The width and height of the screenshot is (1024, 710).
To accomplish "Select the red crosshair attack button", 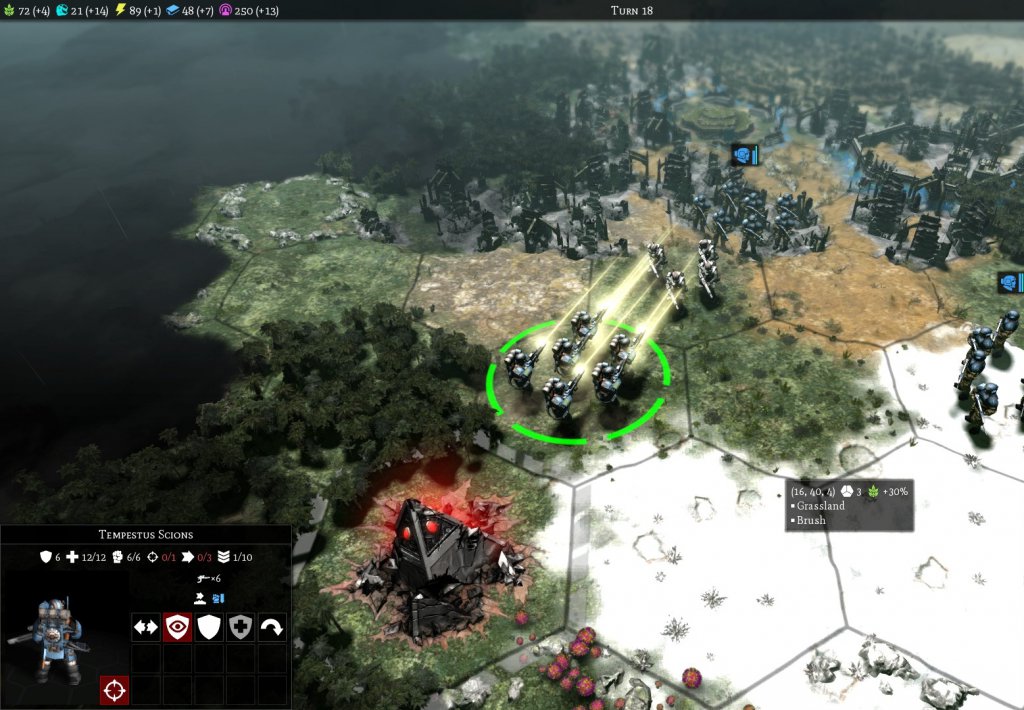I will [114, 690].
